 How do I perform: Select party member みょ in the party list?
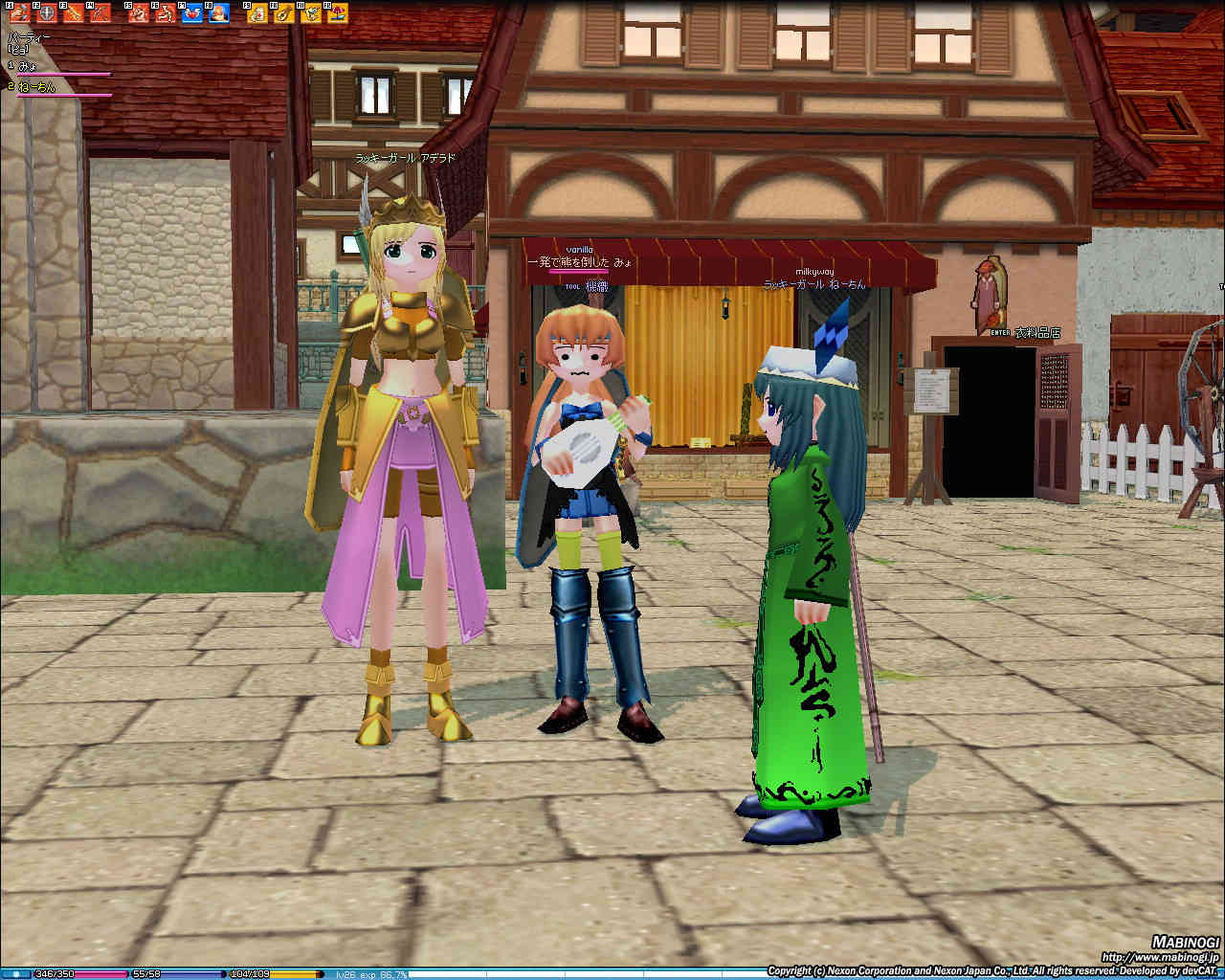(x=28, y=65)
